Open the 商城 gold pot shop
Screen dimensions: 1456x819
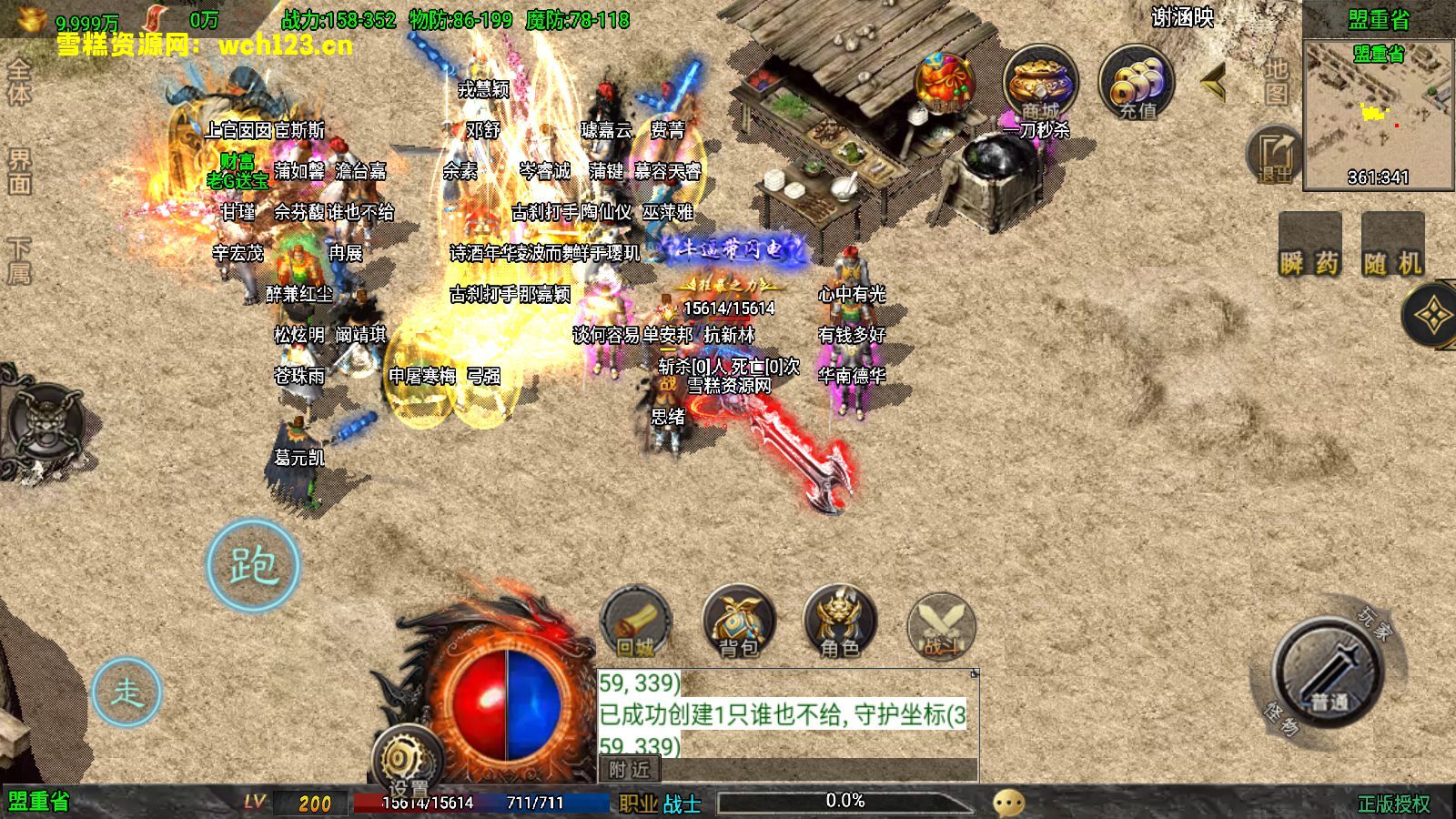[x=1040, y=84]
